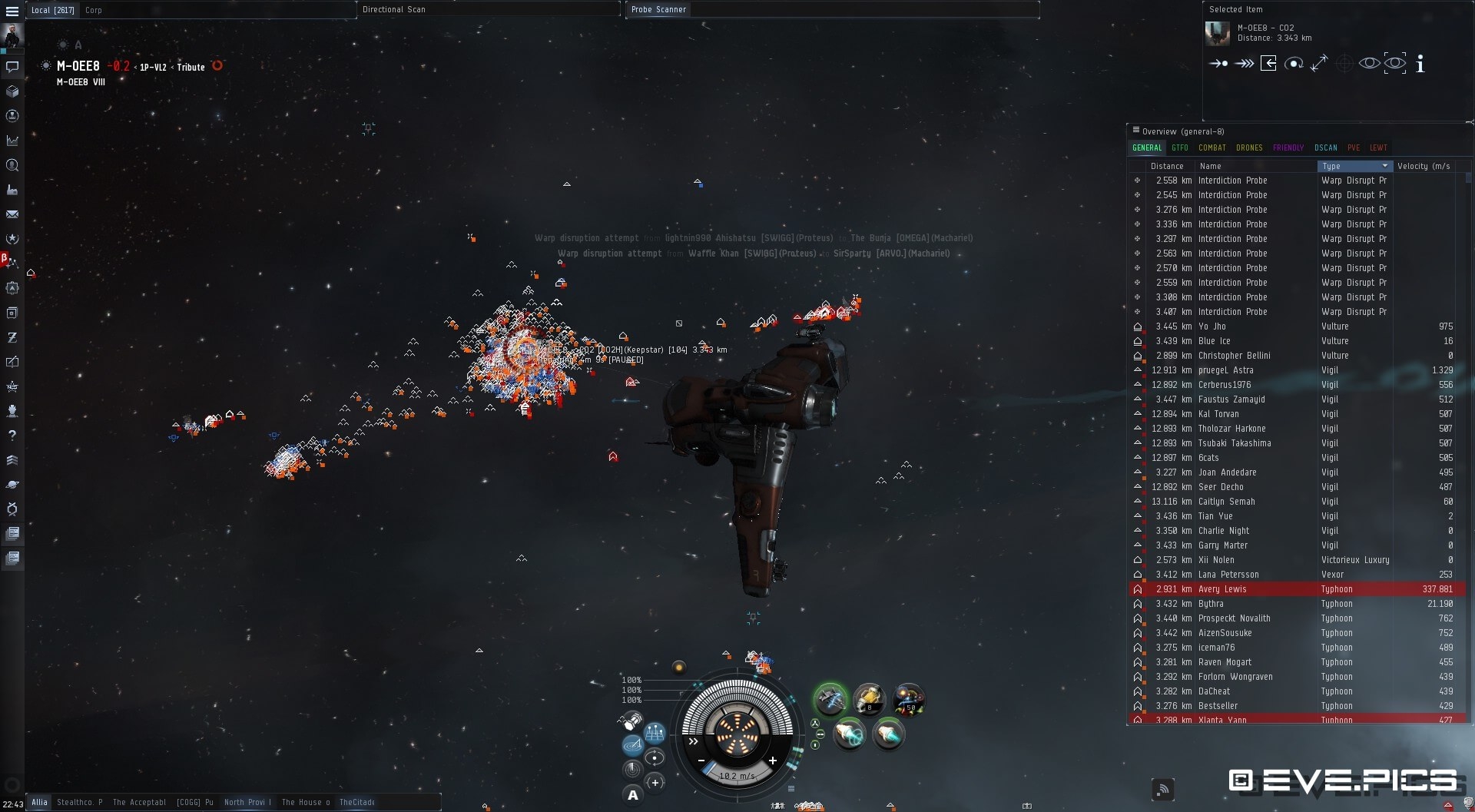The height and width of the screenshot is (812, 1475).
Task: Select the Local chat tab
Action: point(52,10)
